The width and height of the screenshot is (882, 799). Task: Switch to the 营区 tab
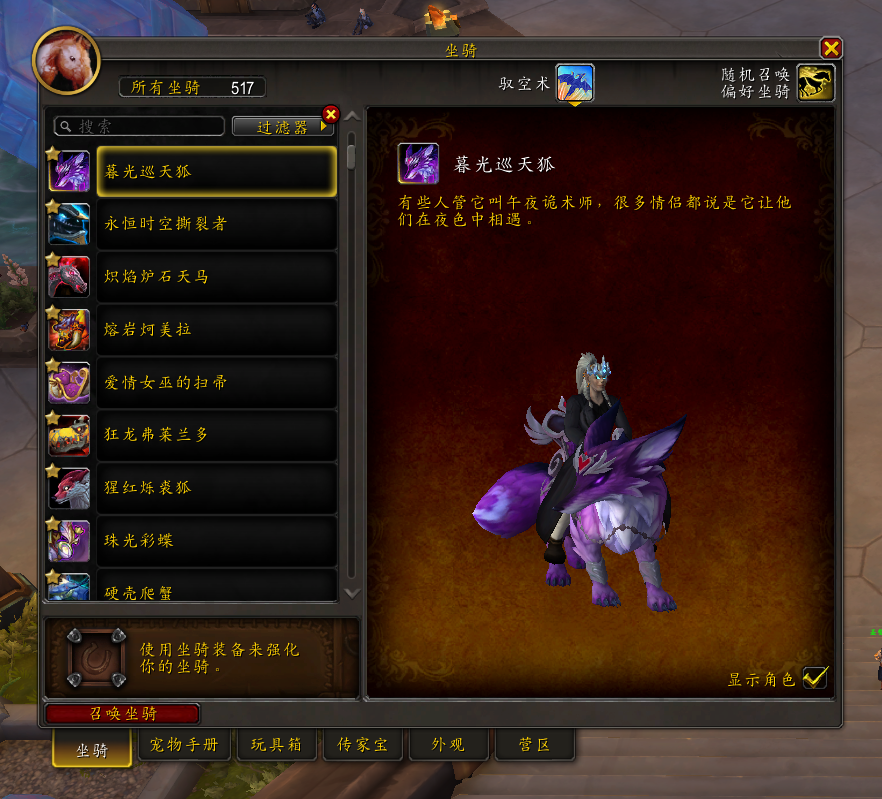(535, 745)
